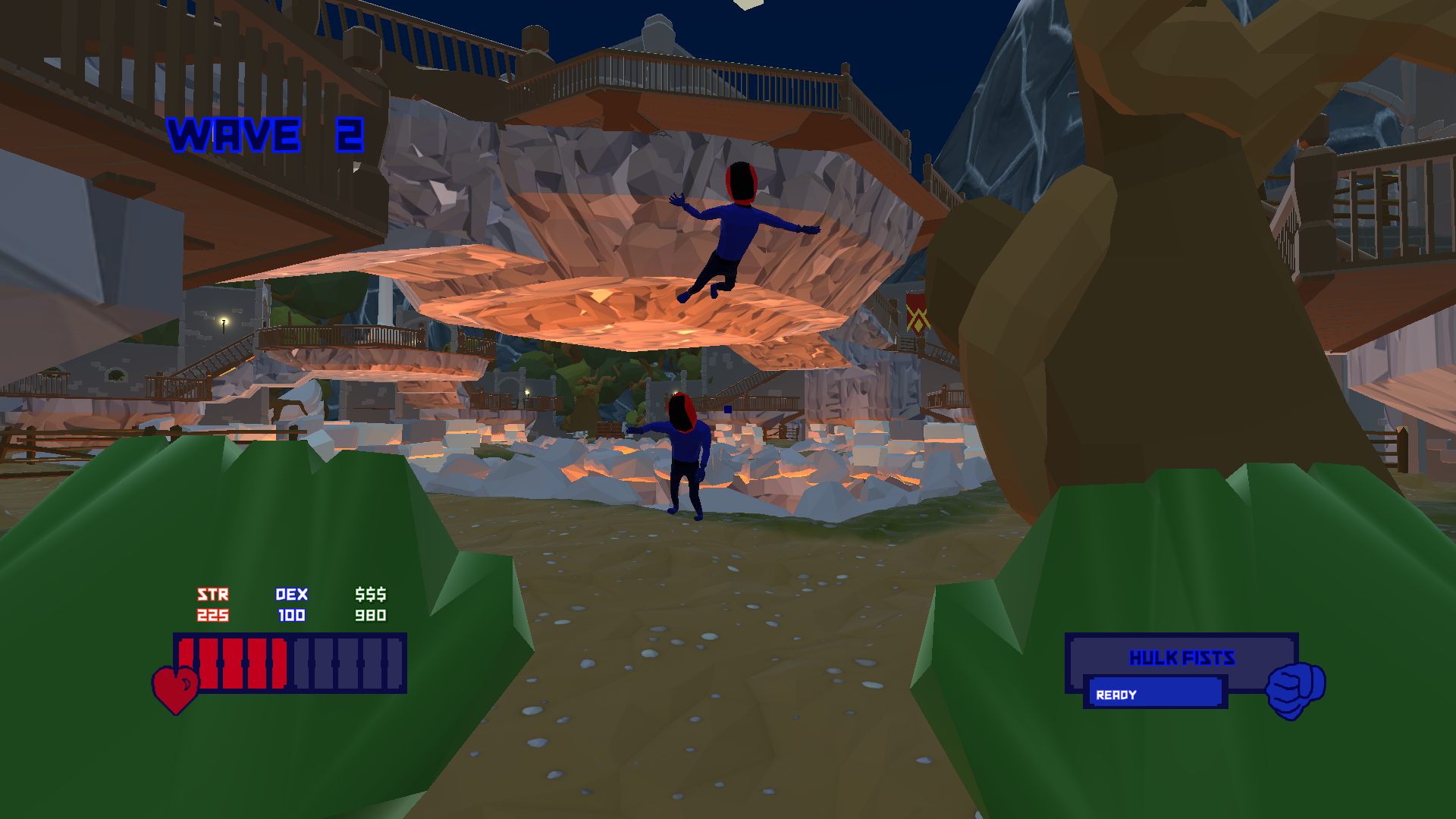Image resolution: width=1456 pixels, height=819 pixels.
Task: Click the $$$ money indicator
Action: click(371, 595)
